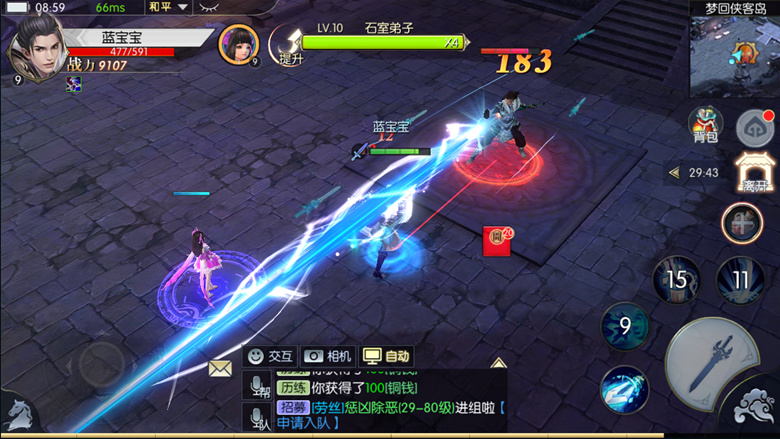Select the companion pet portrait
The height and width of the screenshot is (439, 780).
pos(238,44)
